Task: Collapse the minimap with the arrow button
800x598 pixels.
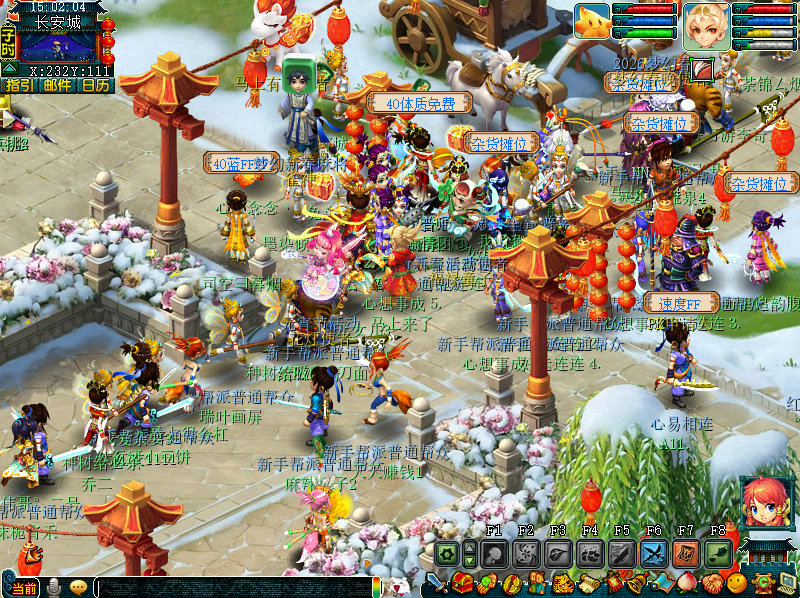Action: (x=8, y=67)
